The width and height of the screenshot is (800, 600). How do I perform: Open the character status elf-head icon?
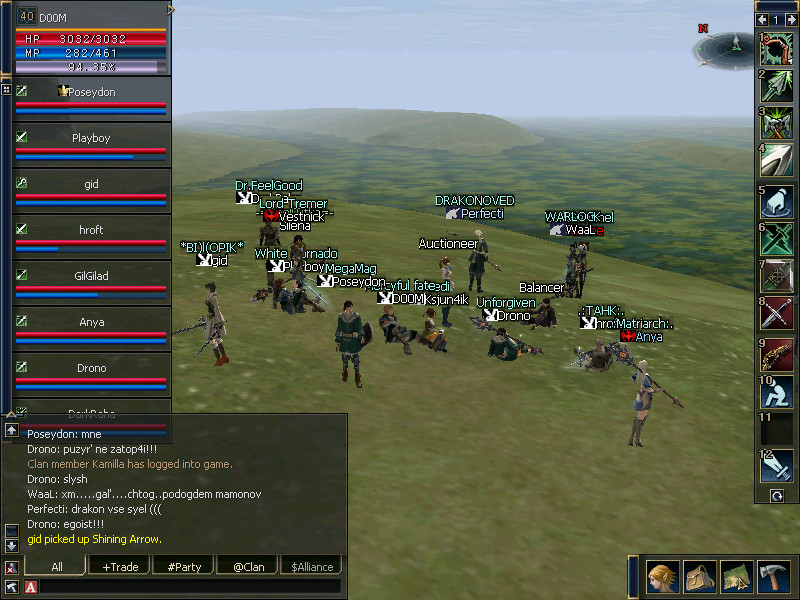[x=663, y=578]
